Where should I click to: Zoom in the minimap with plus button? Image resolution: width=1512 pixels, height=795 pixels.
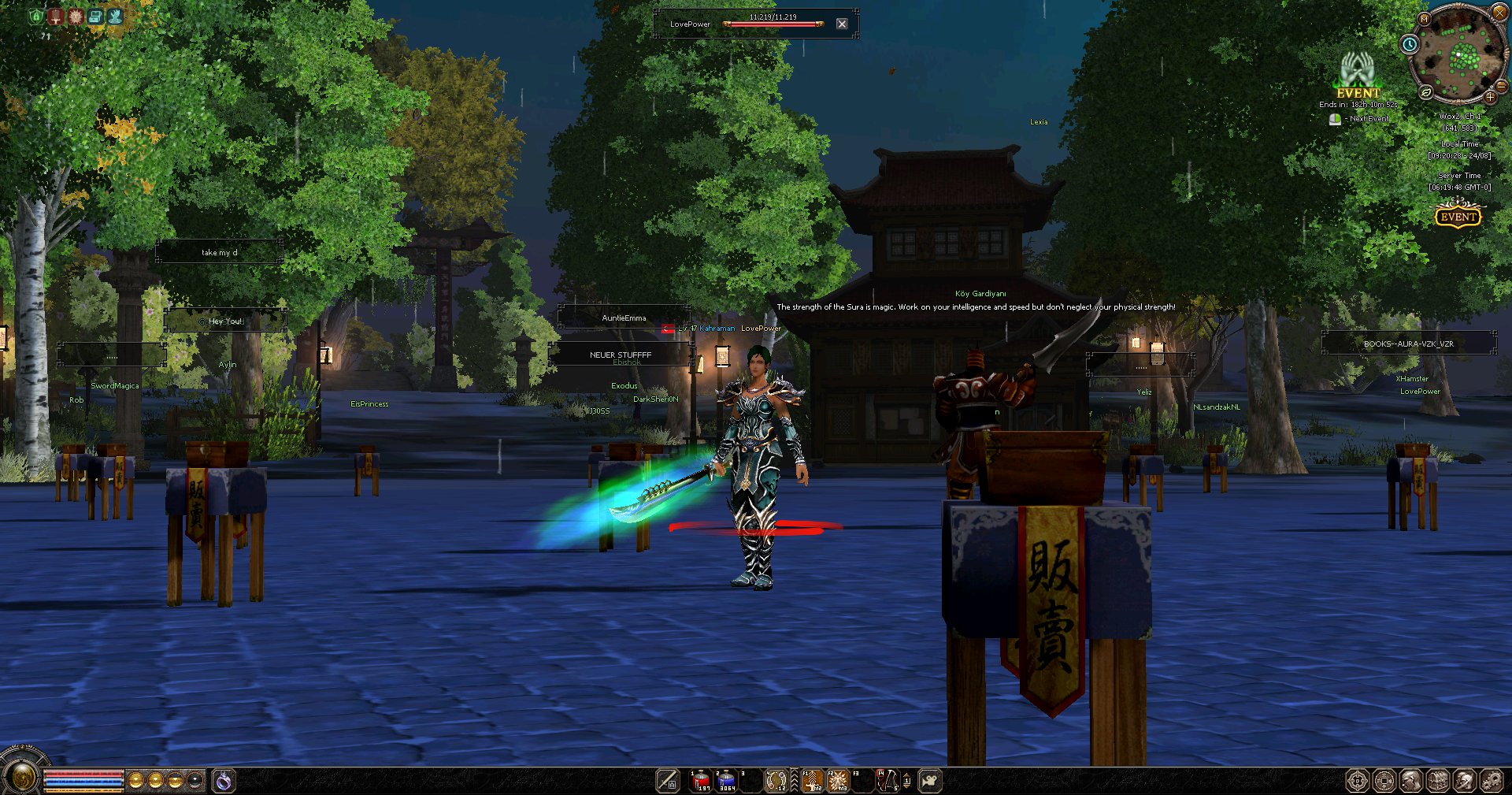pyautogui.click(x=1490, y=97)
